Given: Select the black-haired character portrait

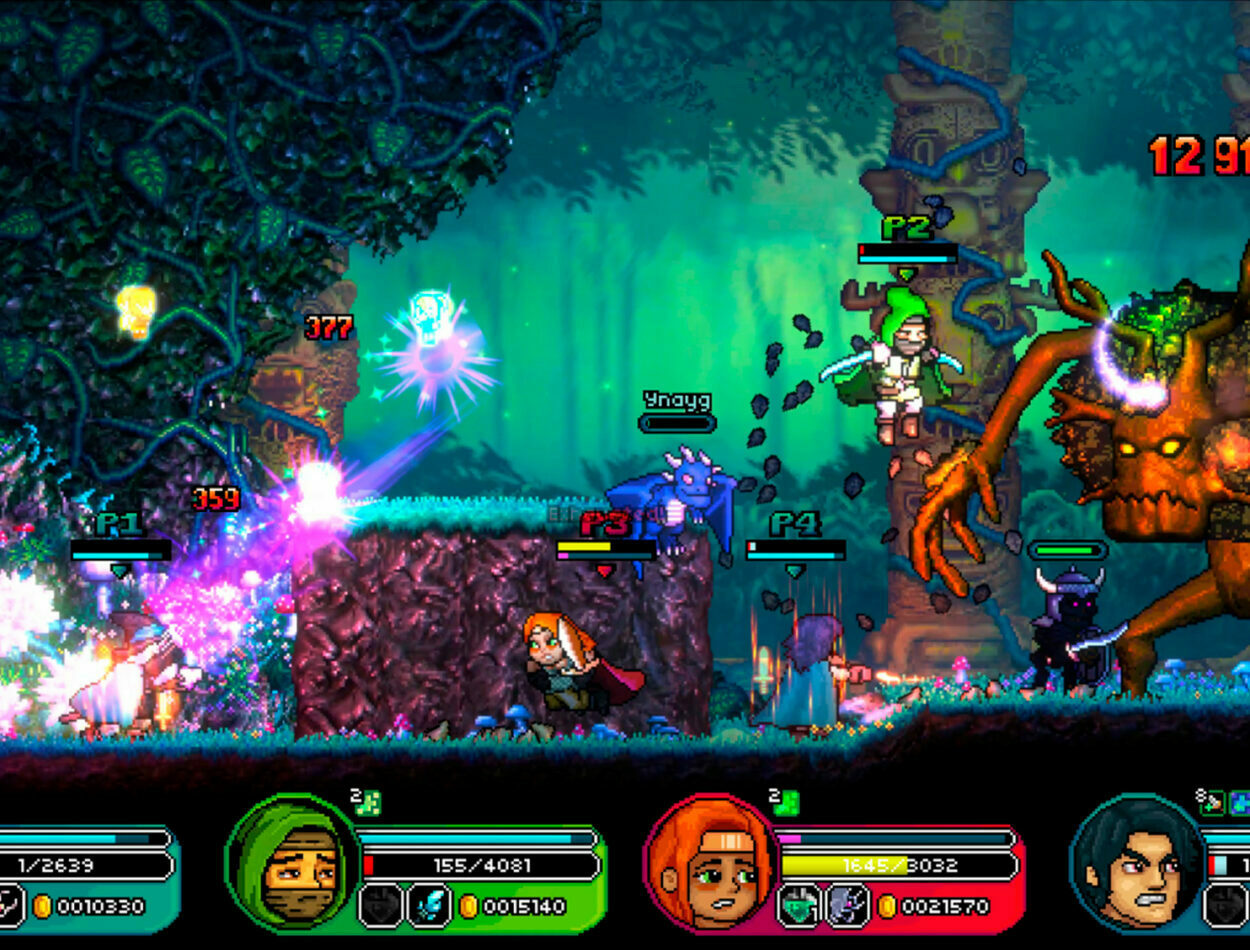Looking at the screenshot, I should (1135, 863).
